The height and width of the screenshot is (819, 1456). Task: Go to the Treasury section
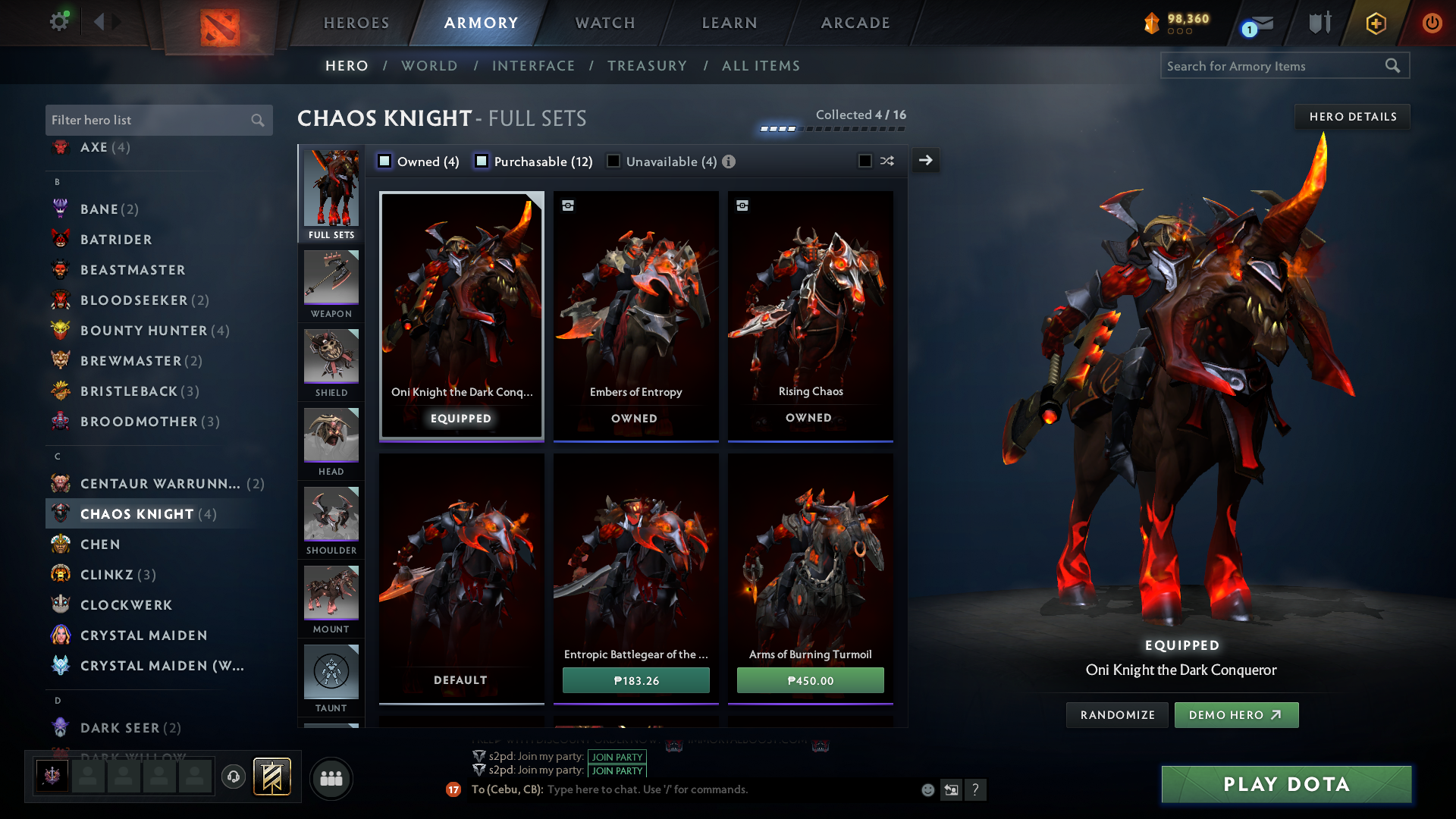coord(647,66)
